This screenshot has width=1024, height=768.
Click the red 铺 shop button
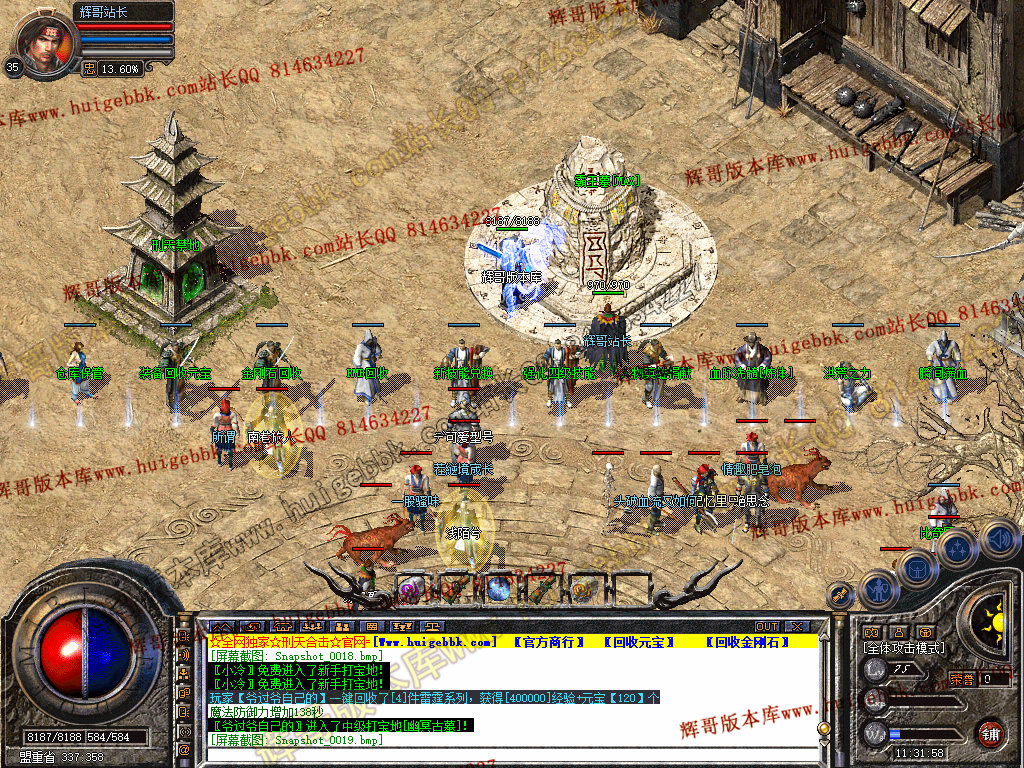coord(990,733)
